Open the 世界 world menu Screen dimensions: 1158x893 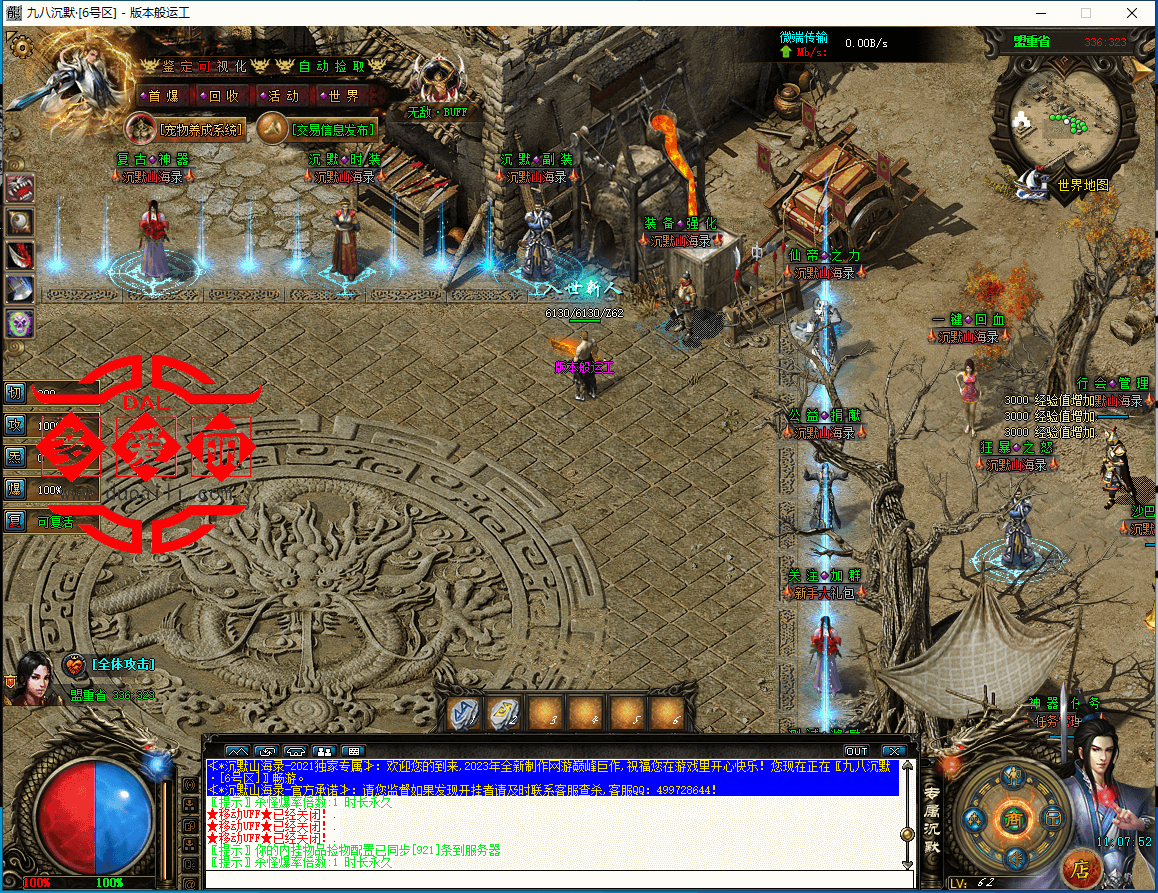coord(343,96)
